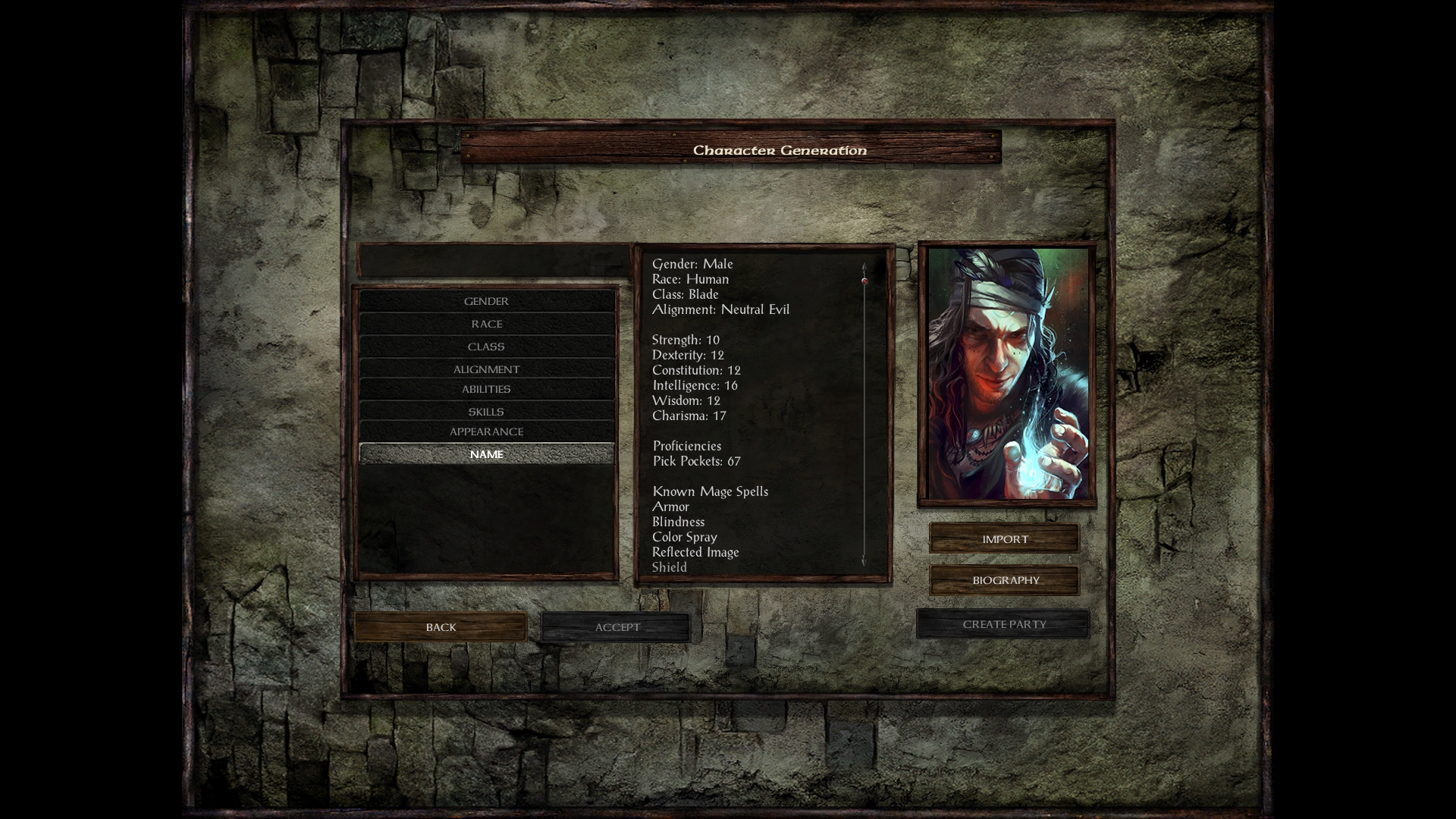Screen dimensions: 1456x819
Task: Accept the generated character
Action: (617, 627)
